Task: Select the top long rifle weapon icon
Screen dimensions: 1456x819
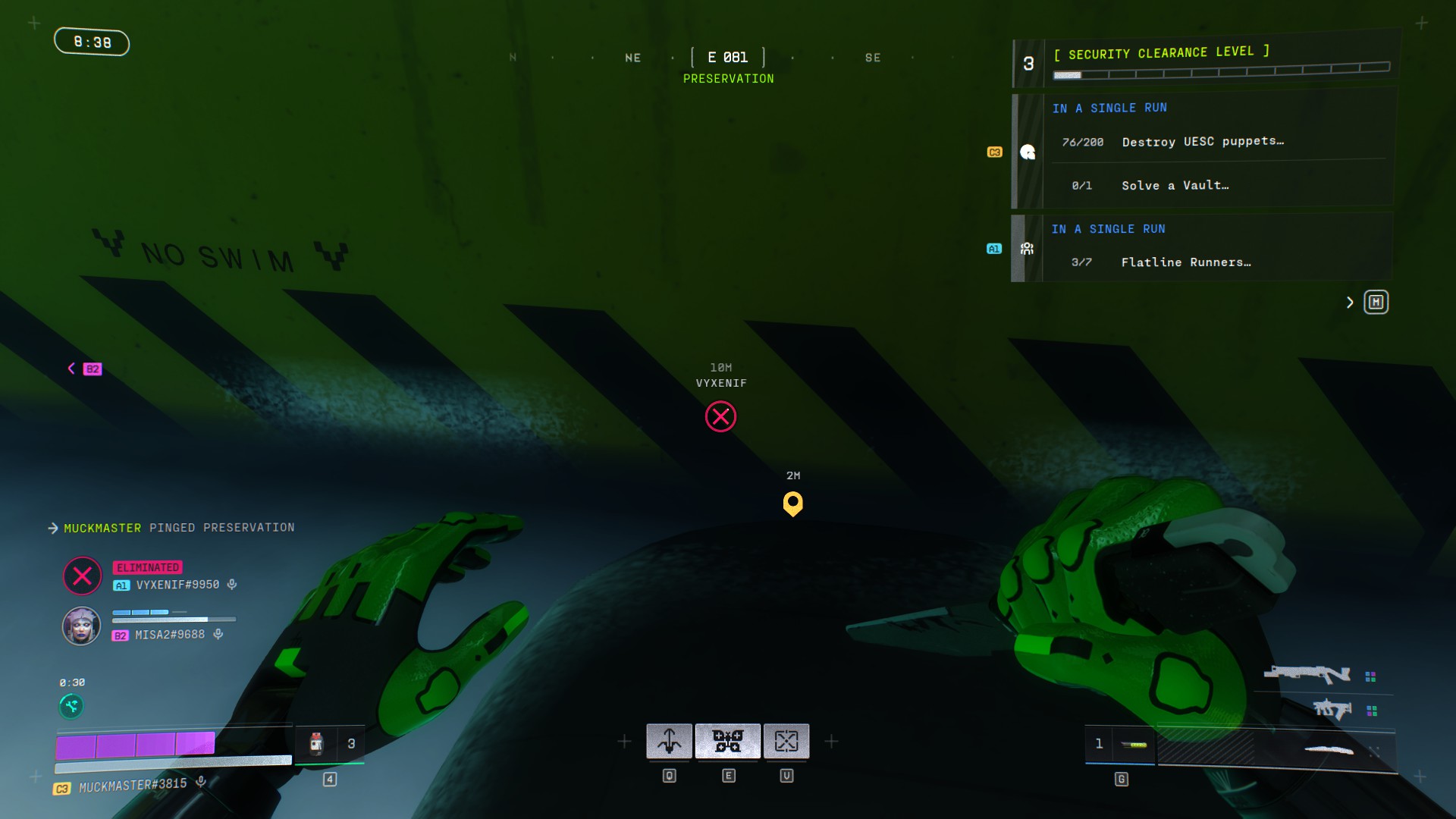Action: tap(1307, 673)
